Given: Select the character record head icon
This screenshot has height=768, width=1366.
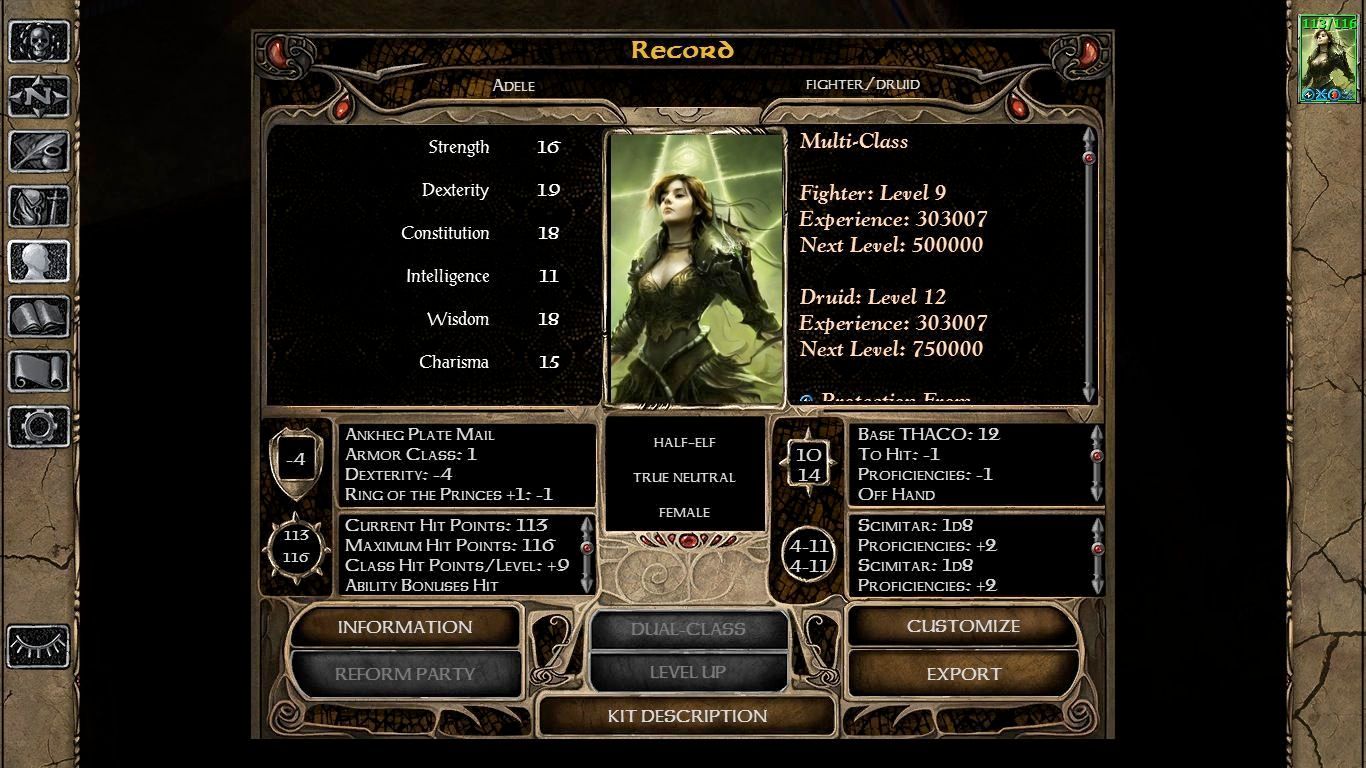Looking at the screenshot, I should tap(39, 262).
